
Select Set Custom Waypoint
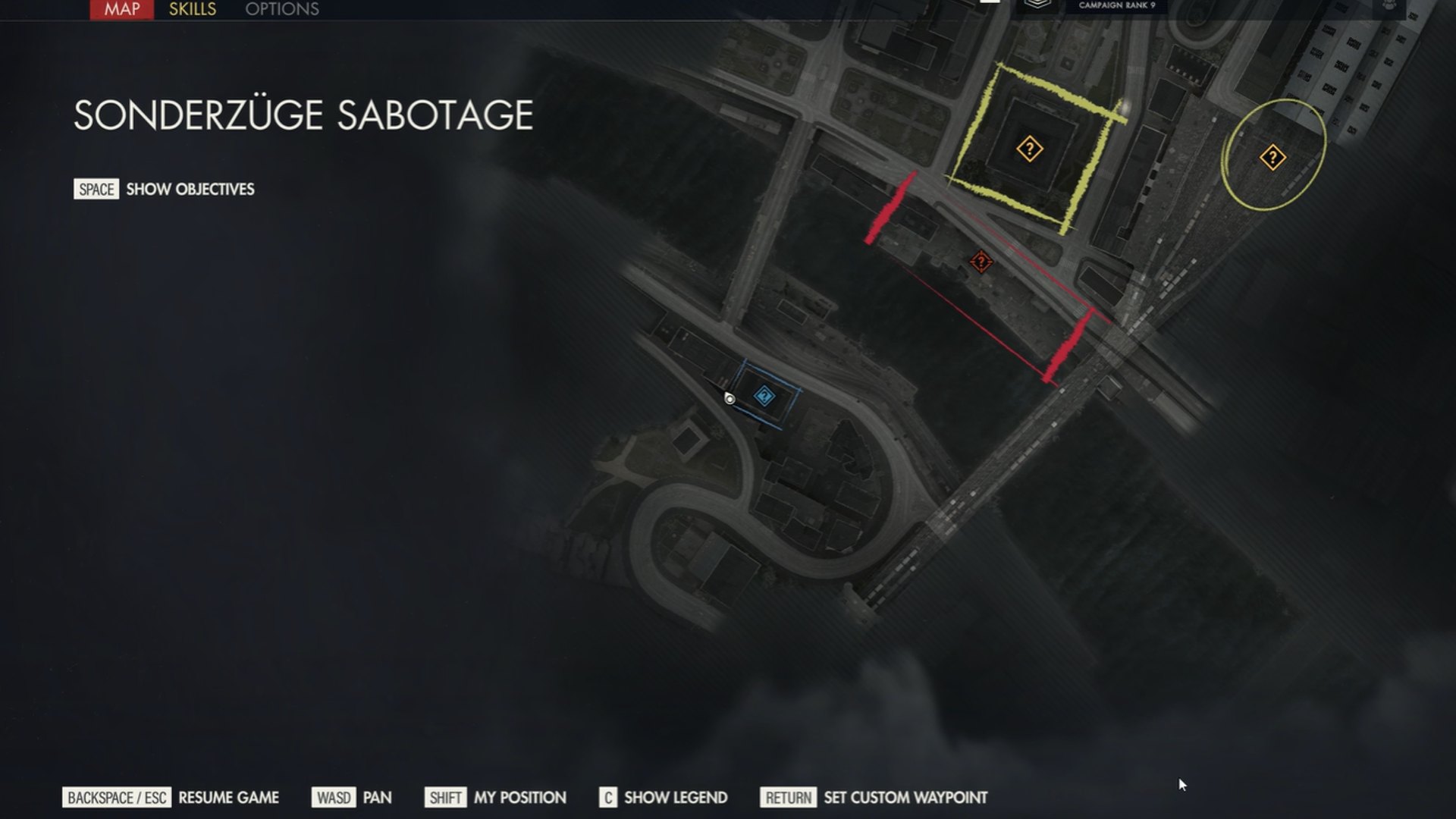pos(905,798)
